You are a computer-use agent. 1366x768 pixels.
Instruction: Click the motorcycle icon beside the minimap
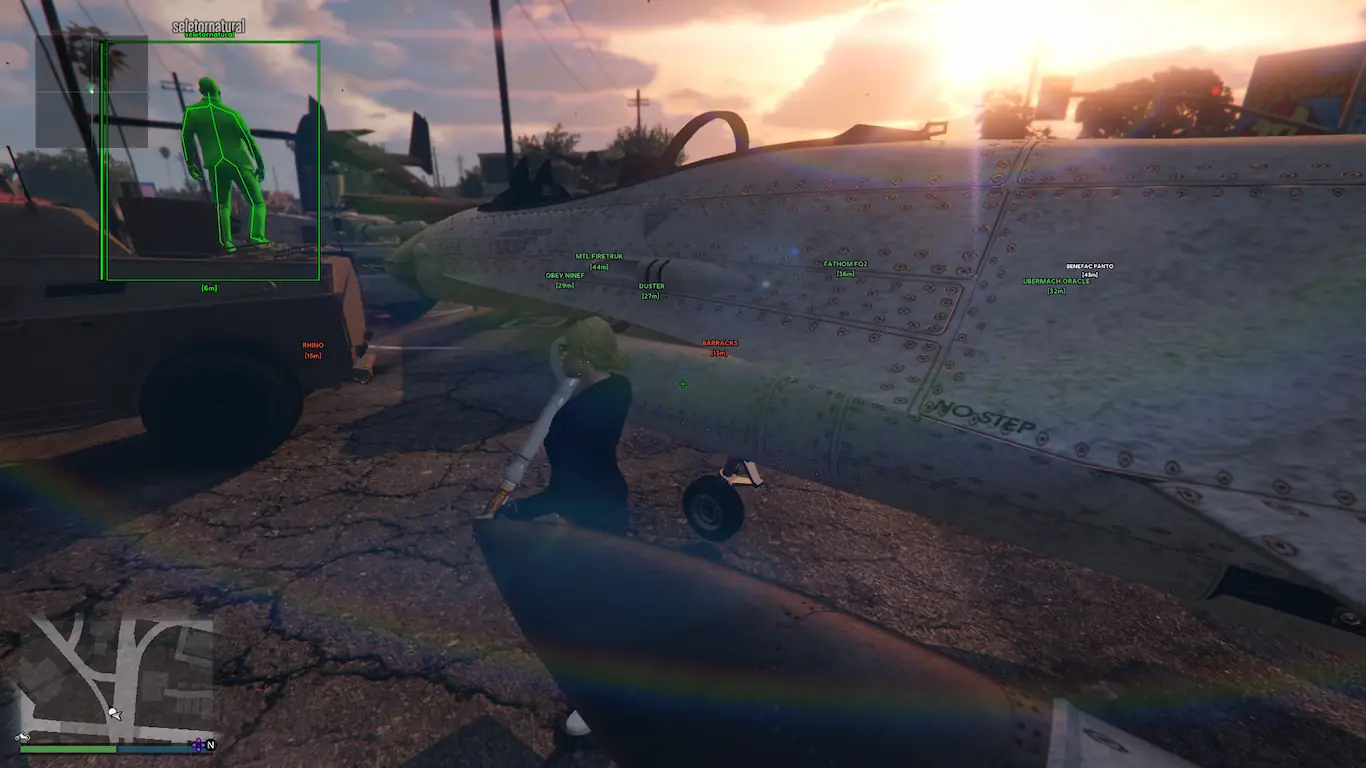click(x=22, y=738)
